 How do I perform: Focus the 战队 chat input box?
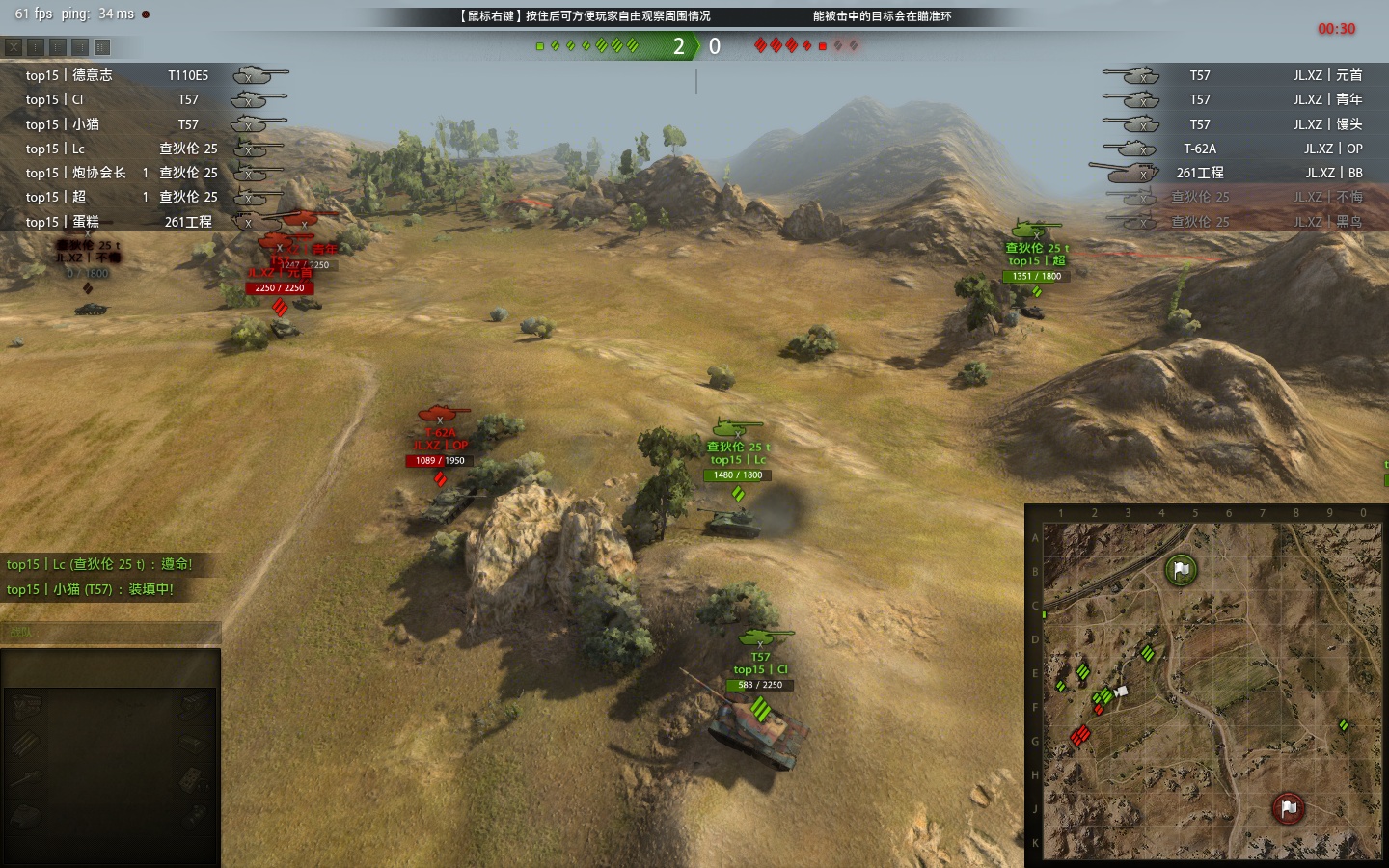[x=111, y=633]
